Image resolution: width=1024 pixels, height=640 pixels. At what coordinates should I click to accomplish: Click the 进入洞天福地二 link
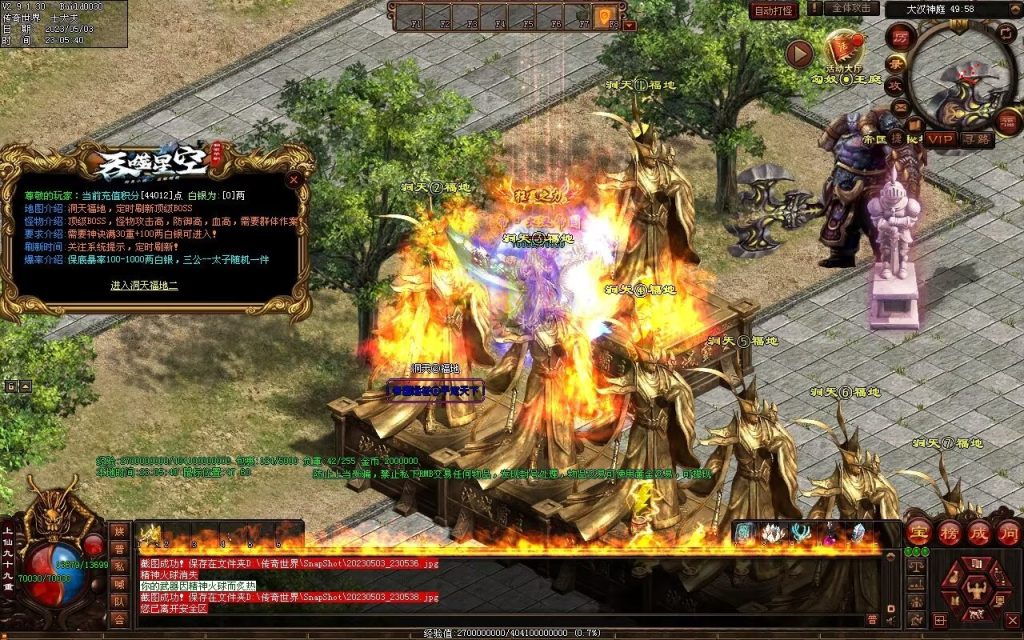tap(144, 285)
